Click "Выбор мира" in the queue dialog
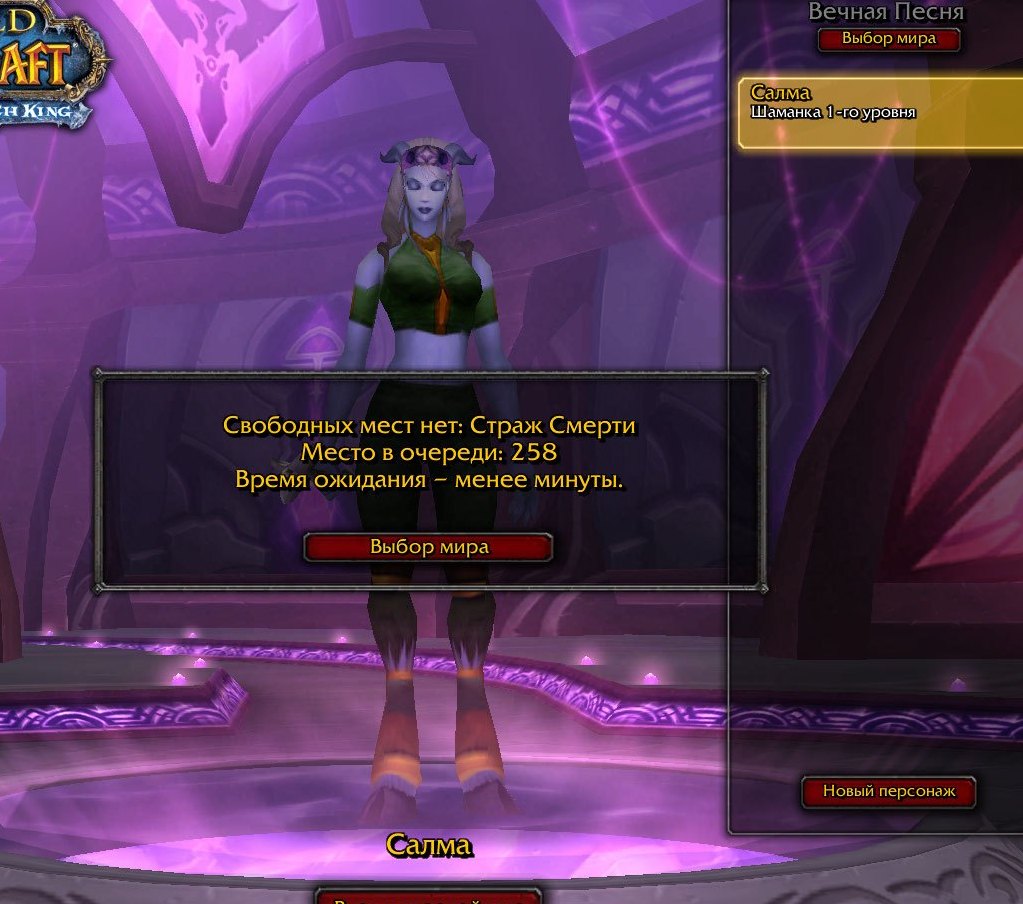1023x904 pixels. click(x=428, y=547)
